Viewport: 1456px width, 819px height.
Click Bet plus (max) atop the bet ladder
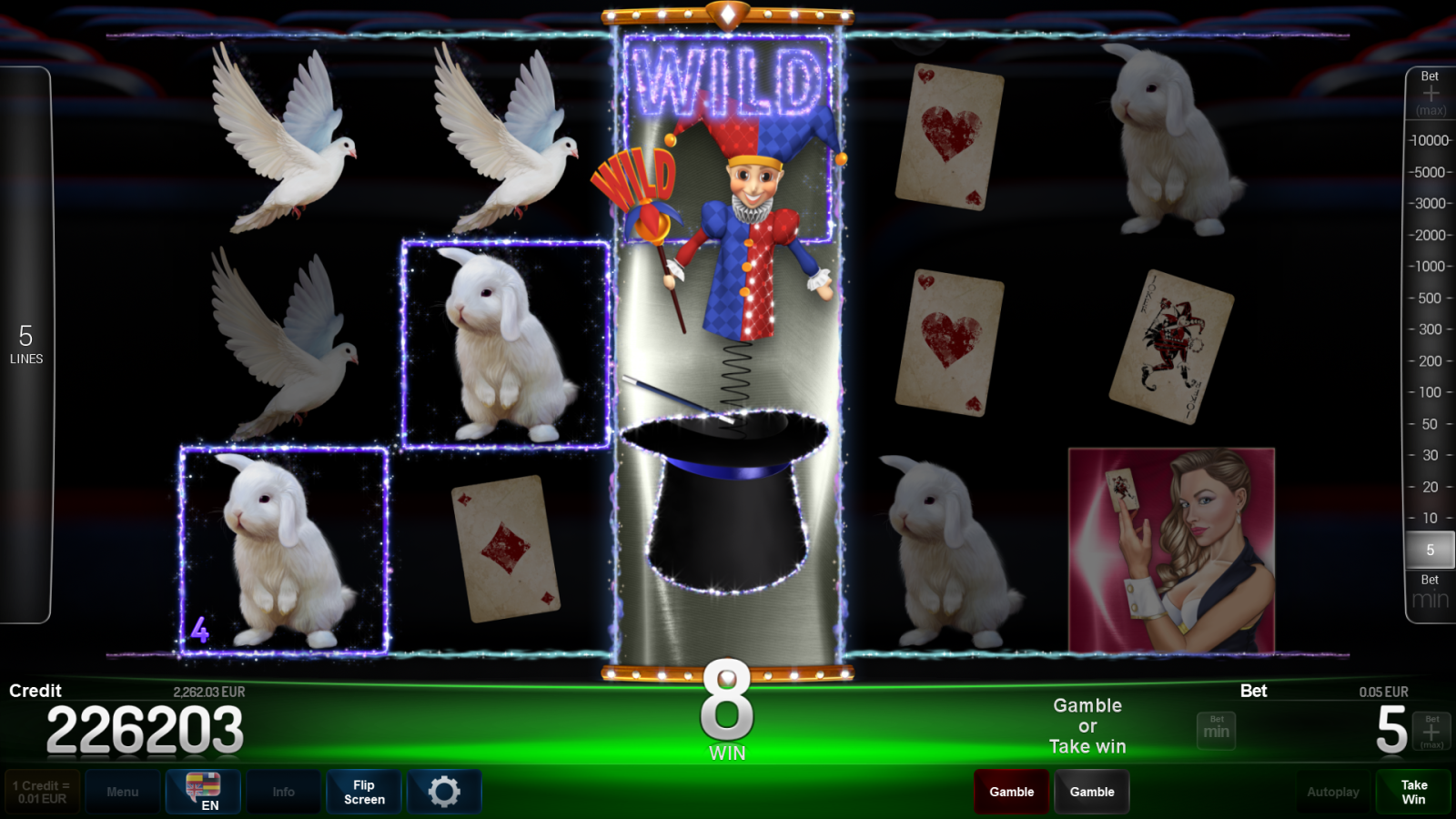click(1430, 91)
